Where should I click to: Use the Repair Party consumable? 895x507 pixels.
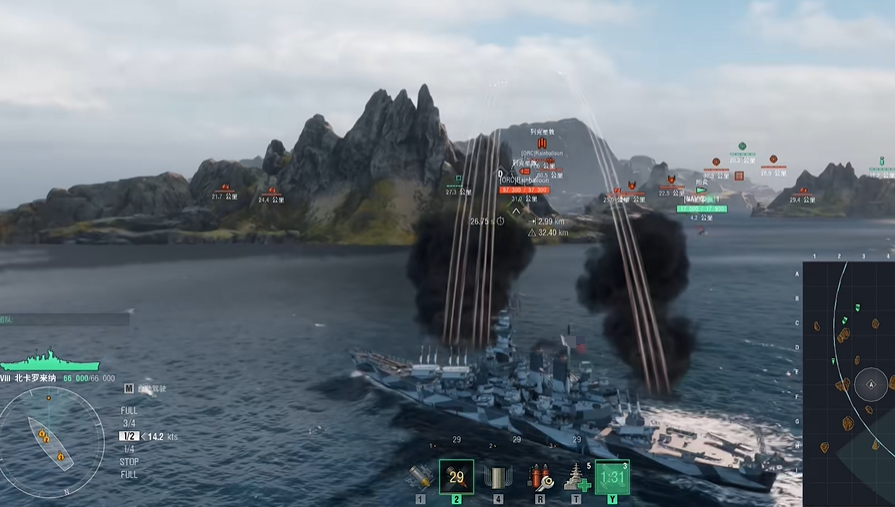(576, 477)
